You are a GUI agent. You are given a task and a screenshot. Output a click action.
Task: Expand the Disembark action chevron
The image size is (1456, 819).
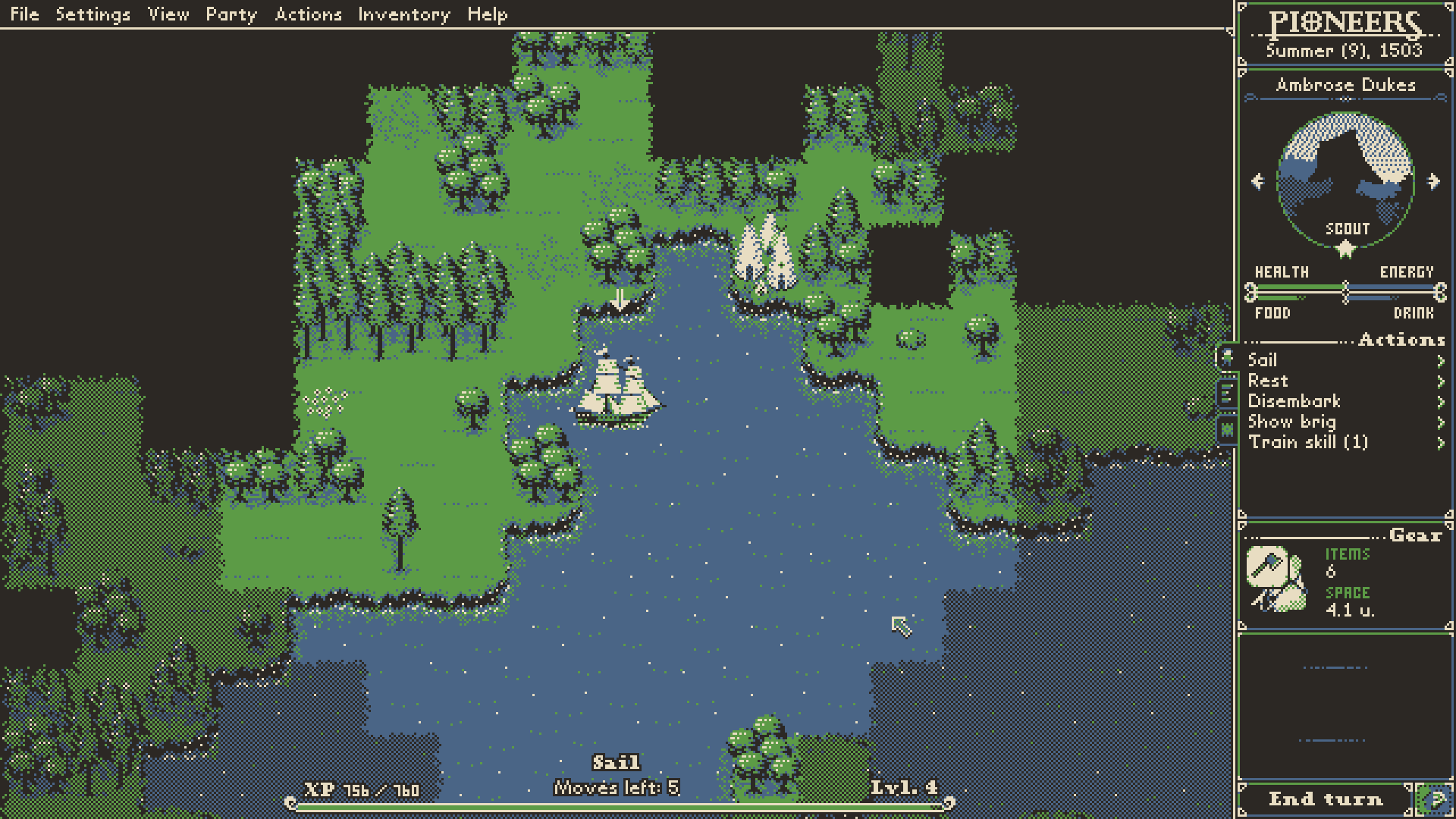pos(1442,402)
